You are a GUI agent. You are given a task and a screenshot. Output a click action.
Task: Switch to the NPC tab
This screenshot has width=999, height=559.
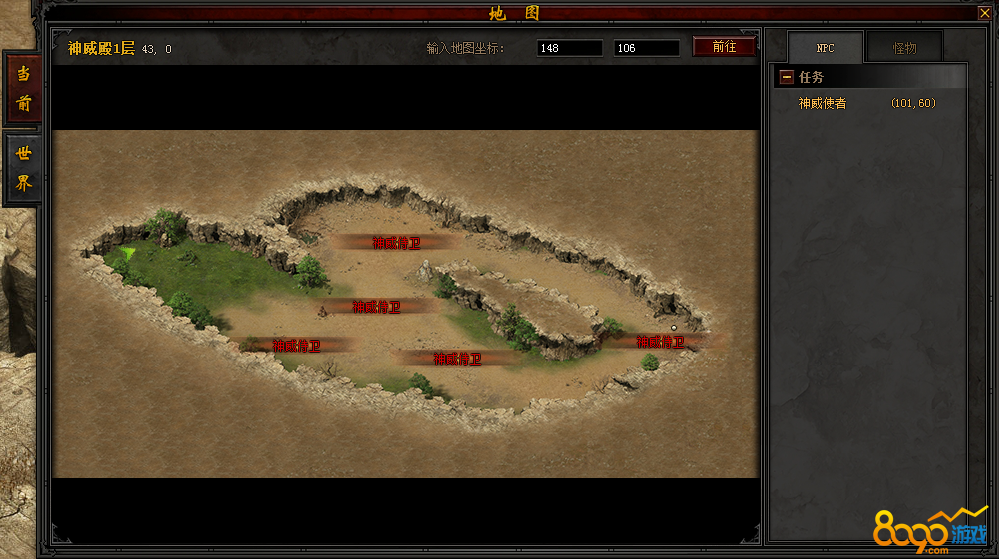point(825,48)
